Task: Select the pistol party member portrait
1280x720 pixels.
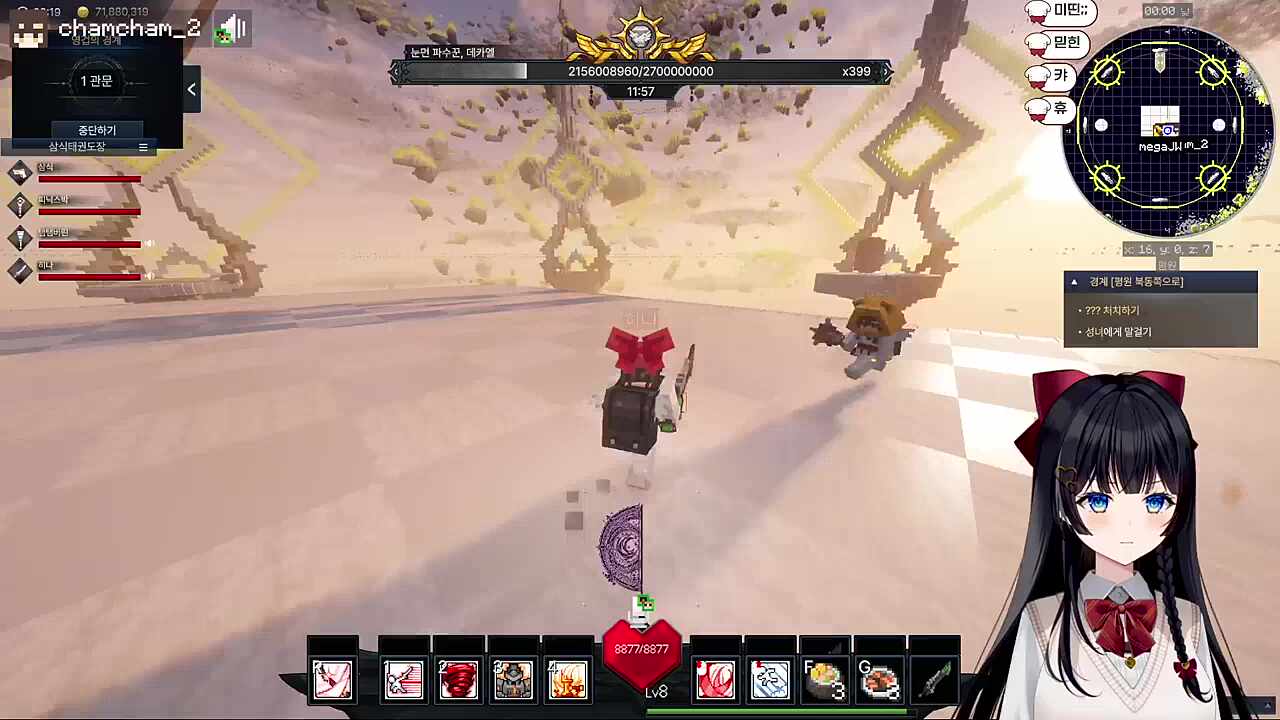Action: 21,173
